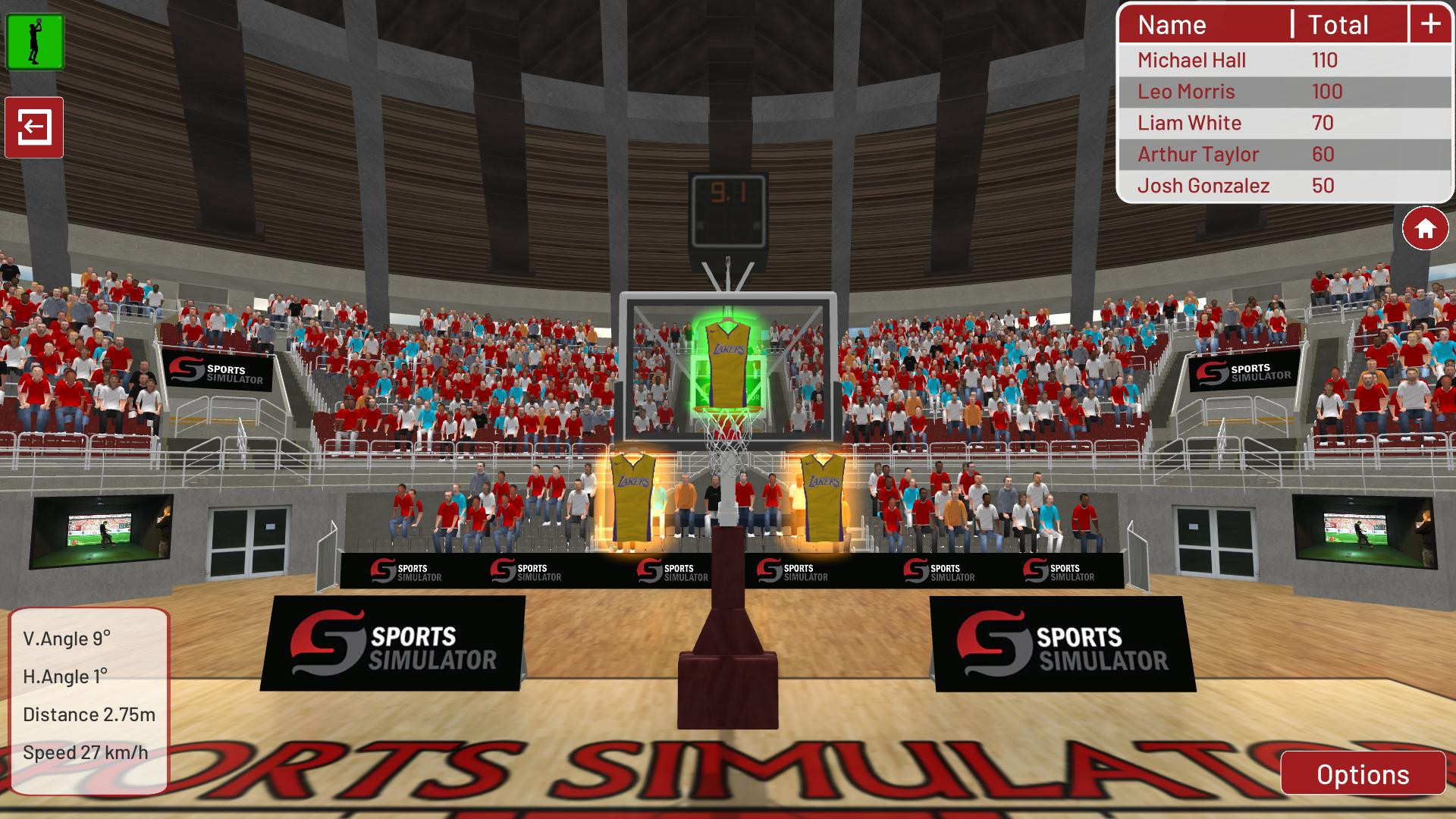Click the Distance 2.75m value
The image size is (1456, 819).
(89, 713)
